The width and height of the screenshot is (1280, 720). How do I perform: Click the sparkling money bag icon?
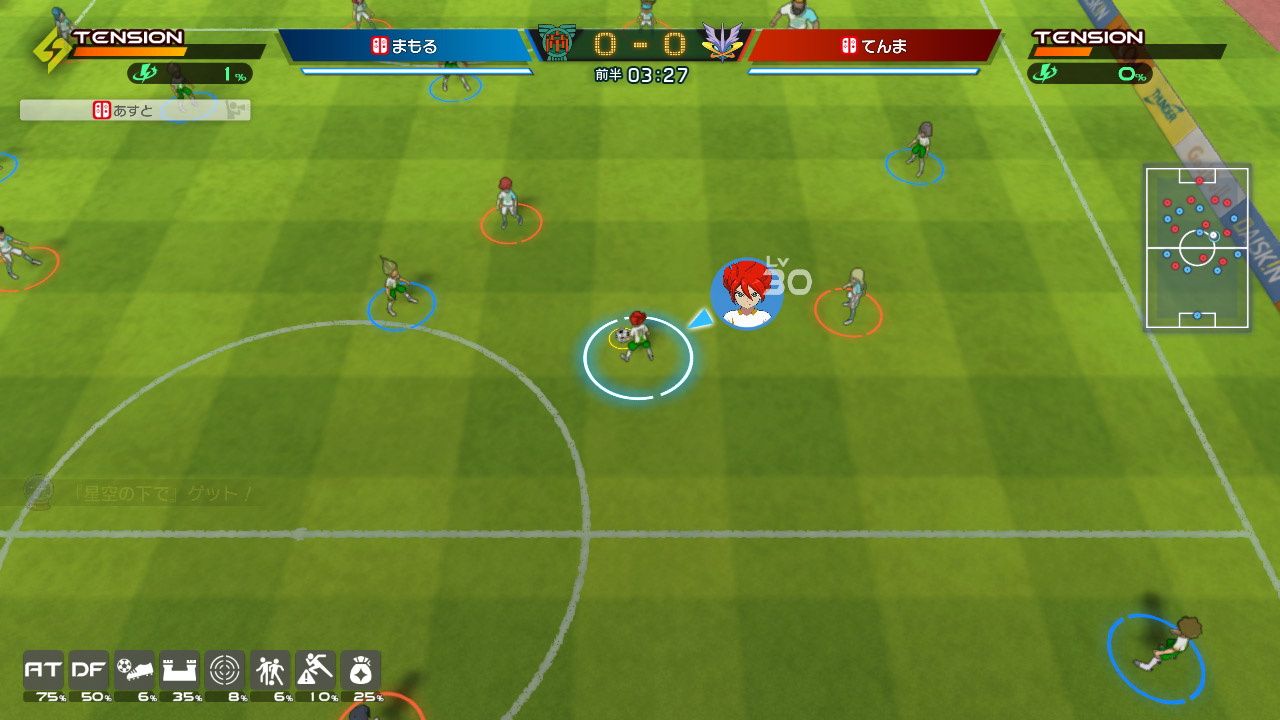[360, 670]
